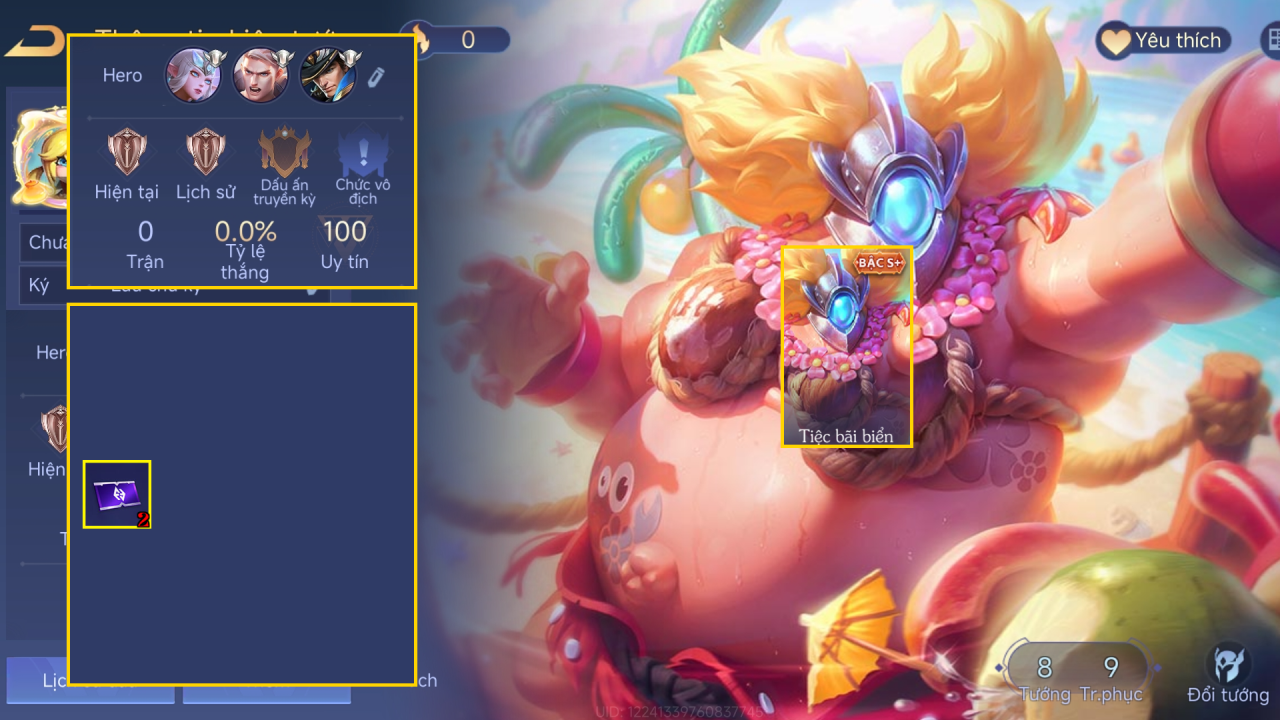Select the hat-wearing gunslinger hero portrait
The image size is (1280, 720).
point(328,75)
